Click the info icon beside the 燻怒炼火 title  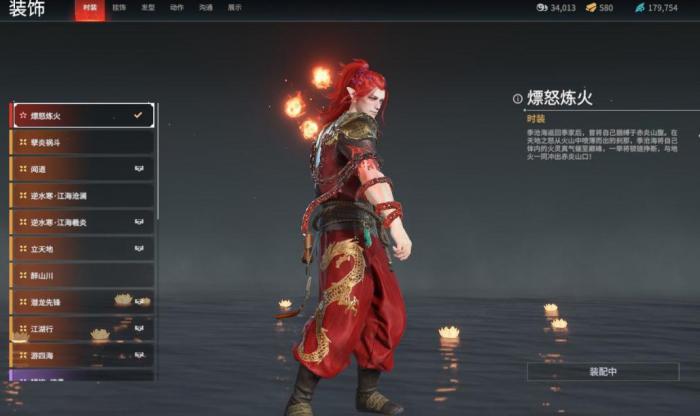517,99
